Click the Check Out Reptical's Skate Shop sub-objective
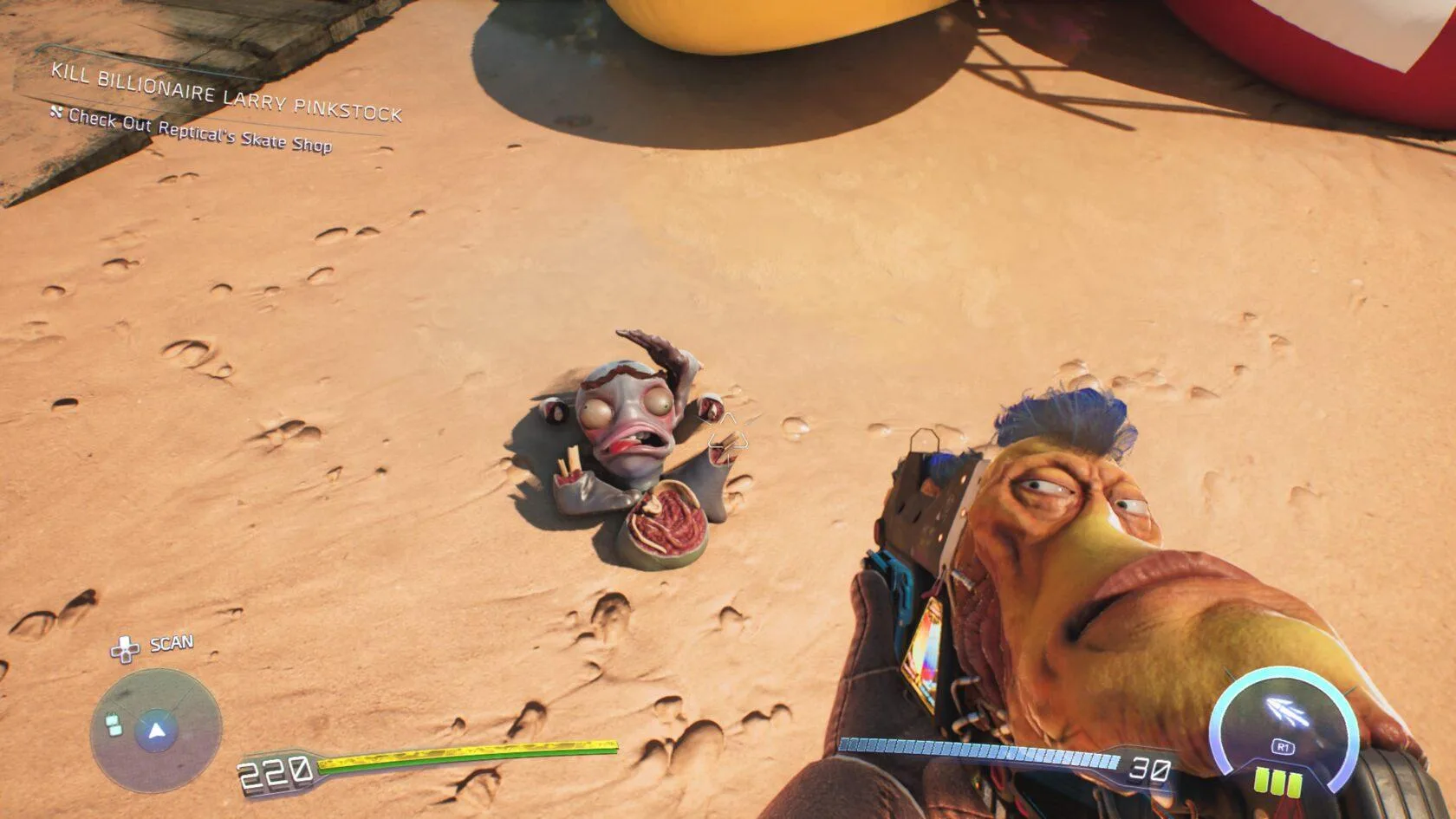The width and height of the screenshot is (1456, 819). point(199,131)
